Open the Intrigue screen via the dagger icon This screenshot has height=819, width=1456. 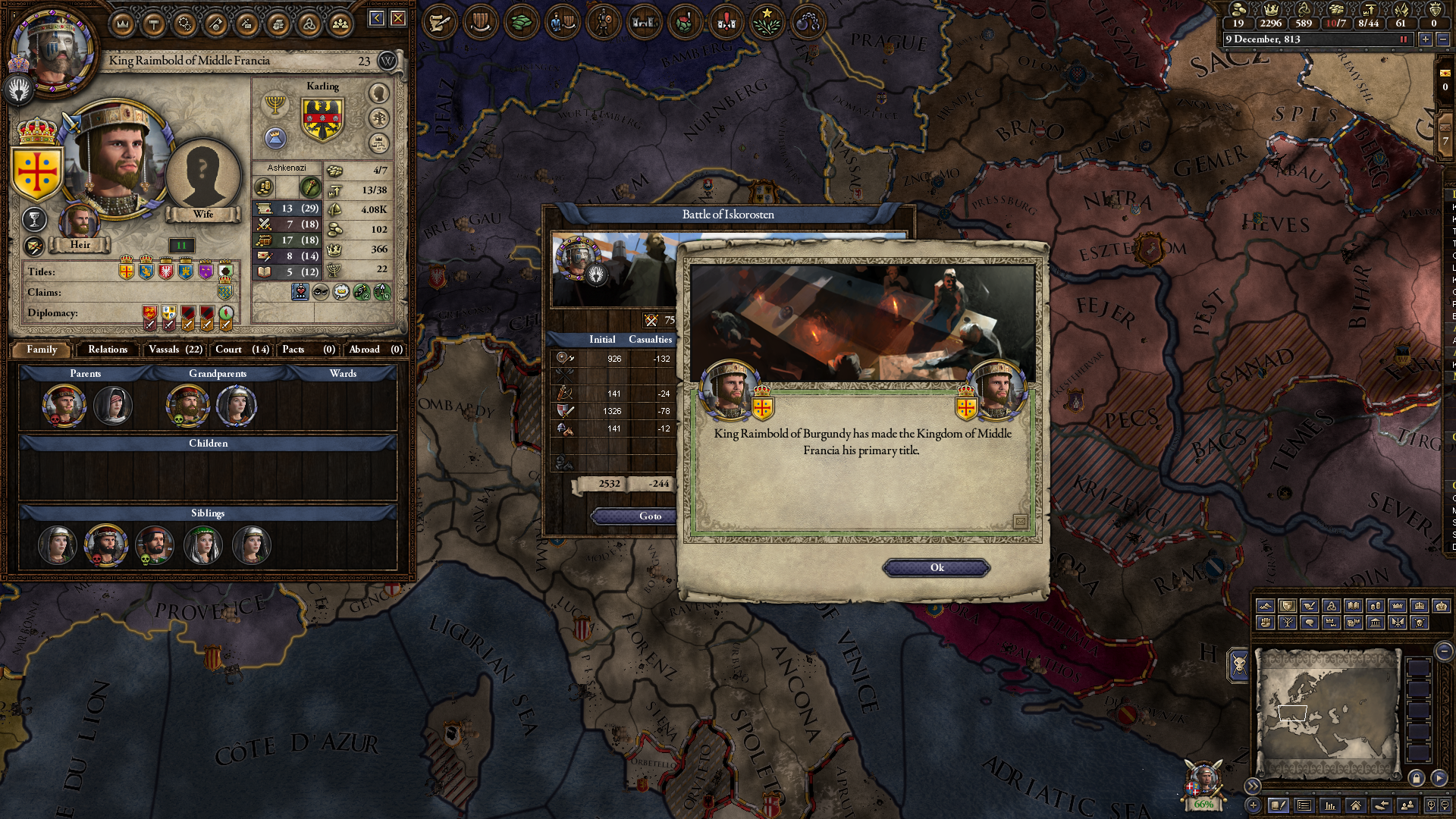point(246,23)
